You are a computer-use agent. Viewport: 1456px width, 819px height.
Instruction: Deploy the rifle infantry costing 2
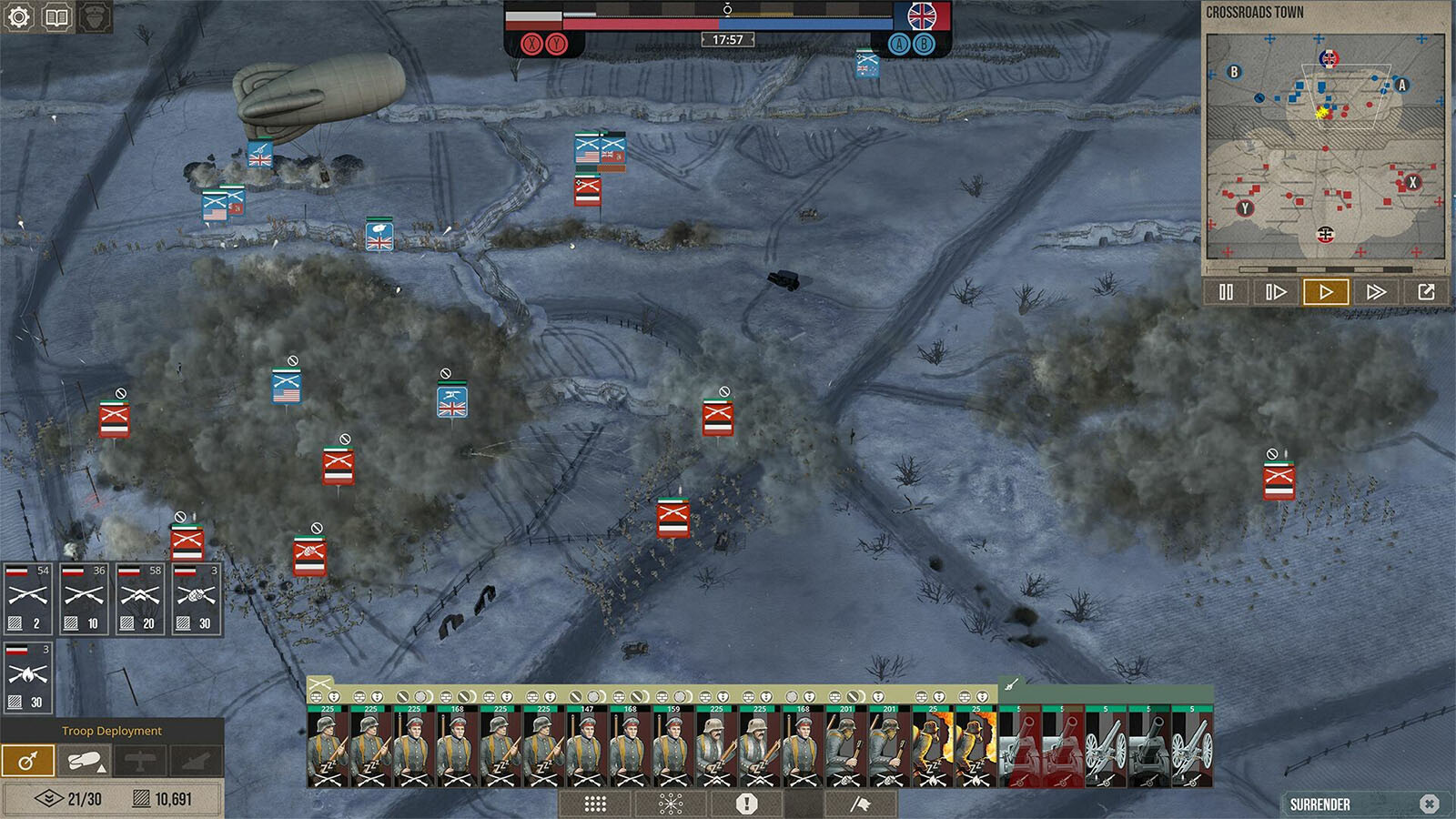tap(28, 599)
